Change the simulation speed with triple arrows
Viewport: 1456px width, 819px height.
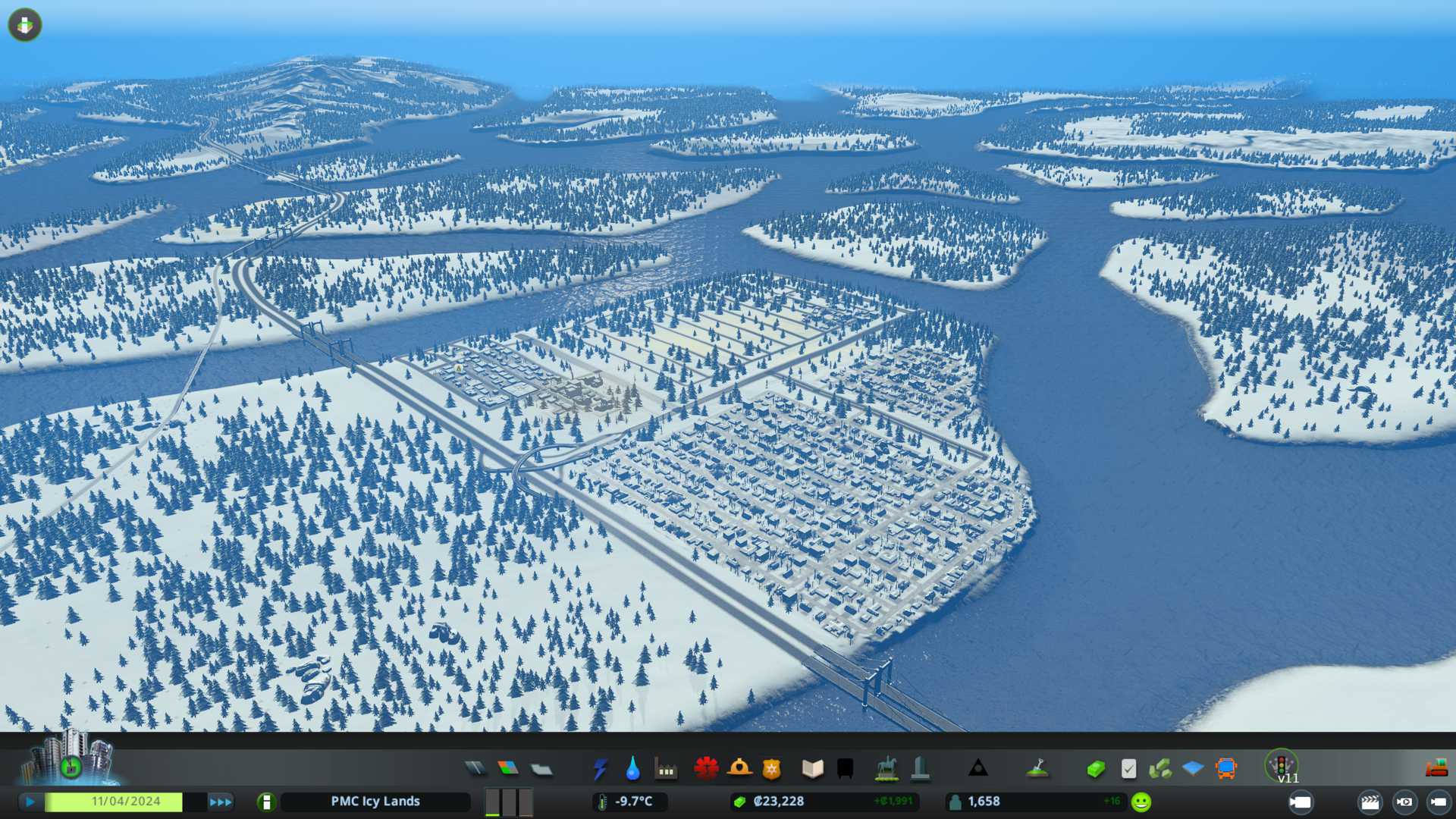click(x=220, y=802)
